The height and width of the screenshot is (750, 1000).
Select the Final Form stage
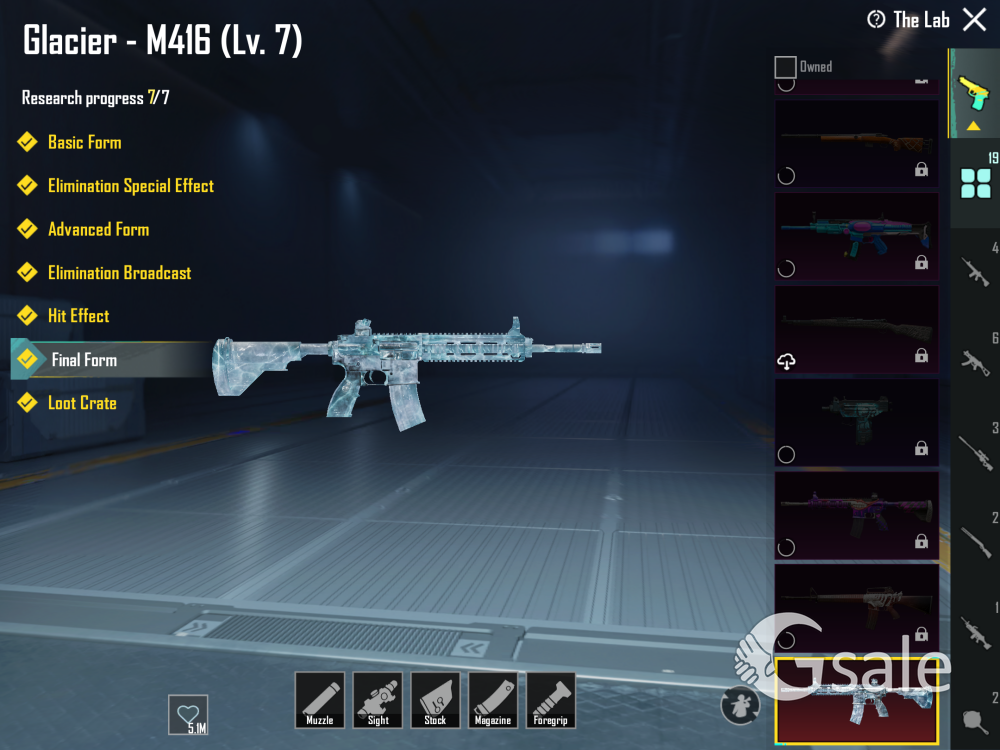[84, 360]
